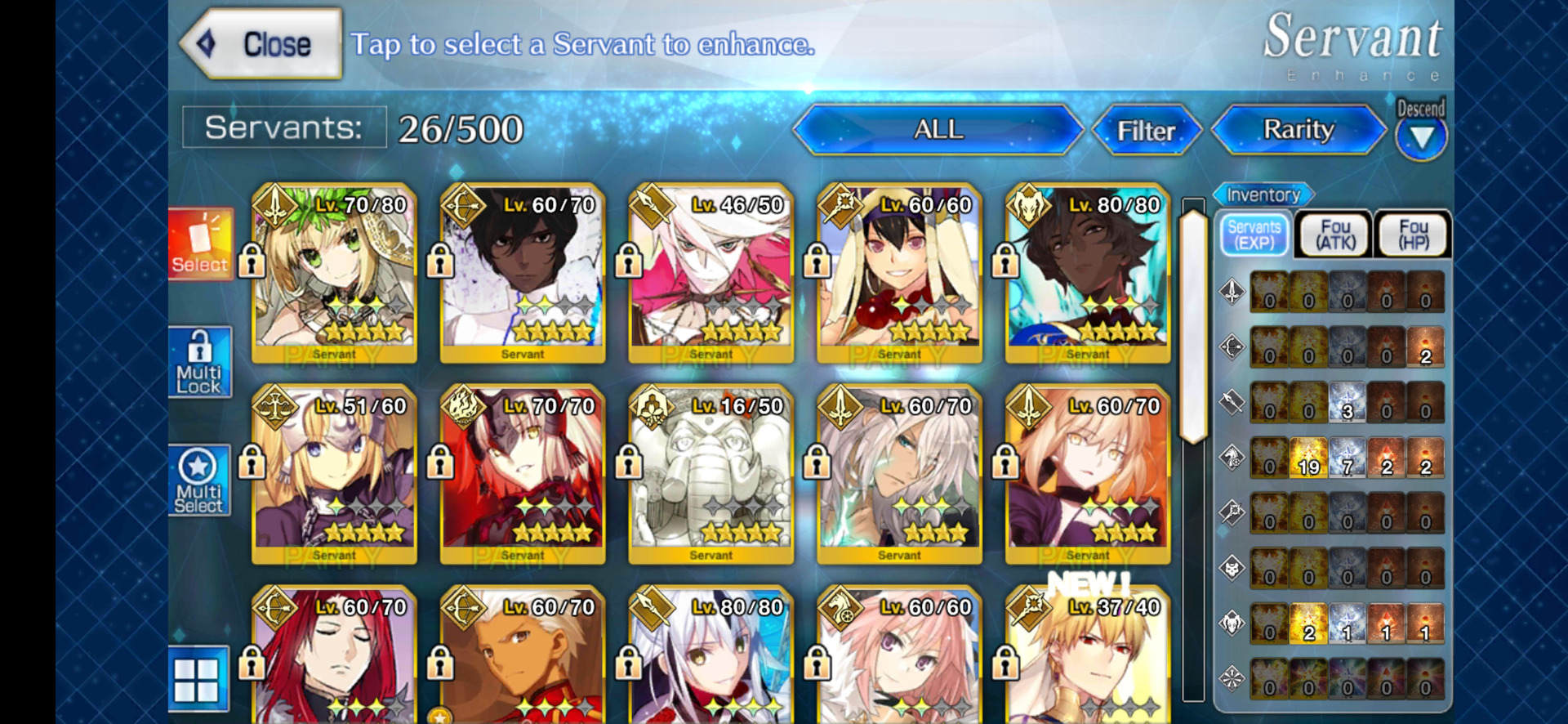Select the Lv. 70/70 Avenger servant card
1568x724 pixels.
523,474
